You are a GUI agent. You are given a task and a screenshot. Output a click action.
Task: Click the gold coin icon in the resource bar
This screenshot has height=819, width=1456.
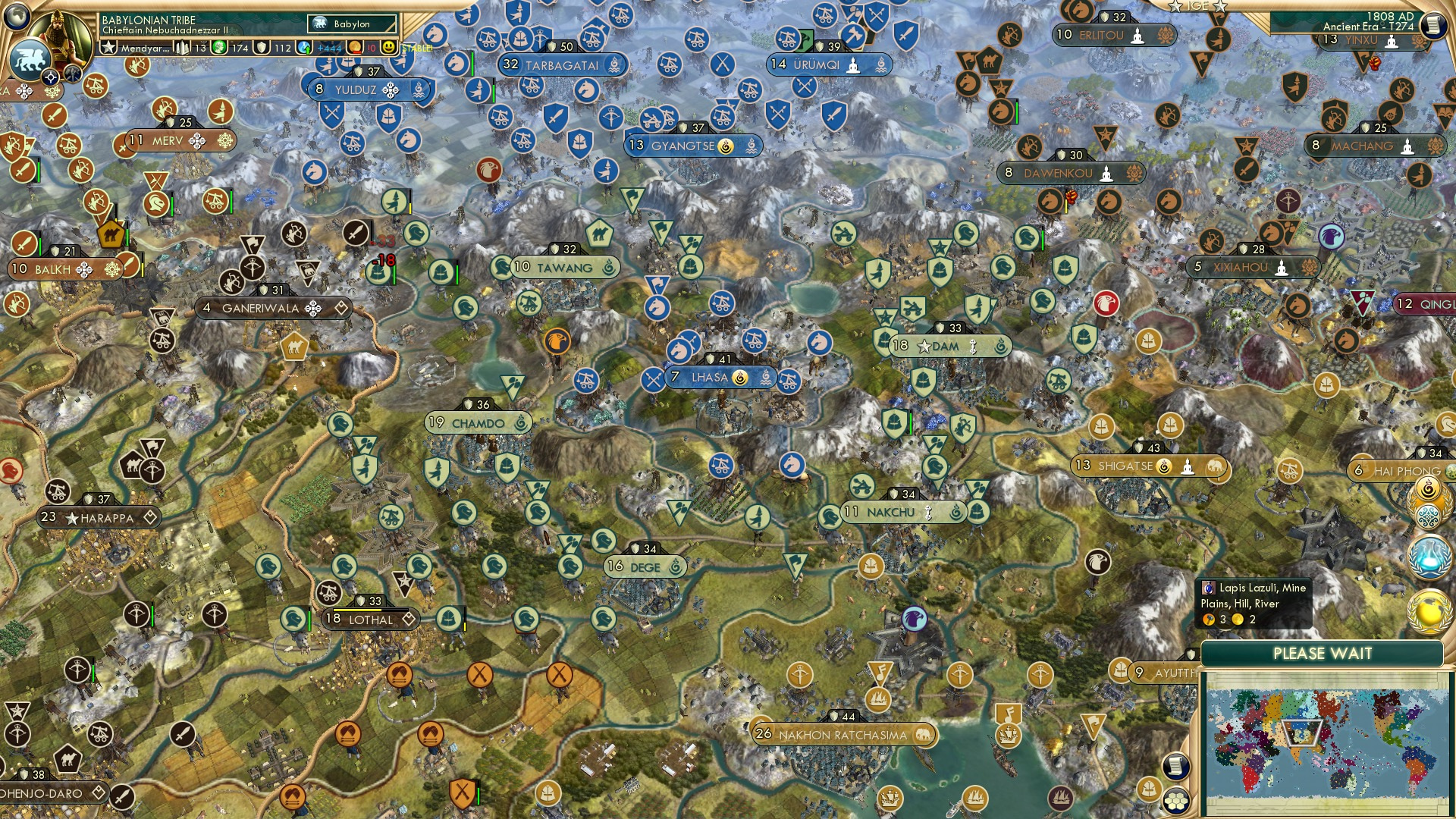click(353, 47)
